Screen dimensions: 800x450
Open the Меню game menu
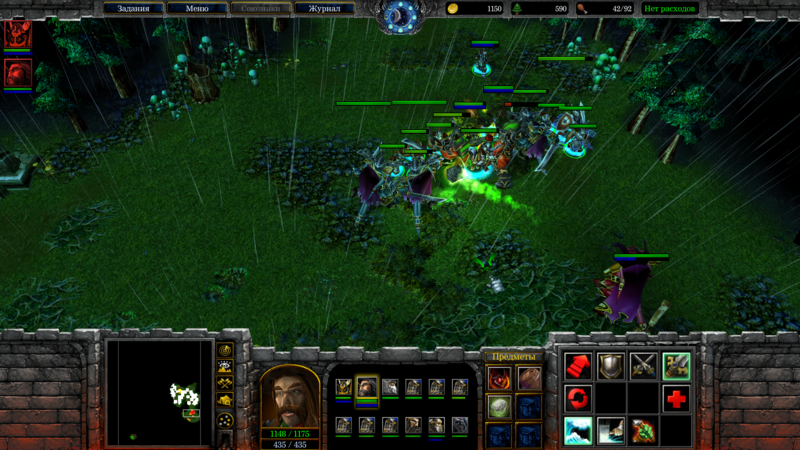tap(197, 9)
